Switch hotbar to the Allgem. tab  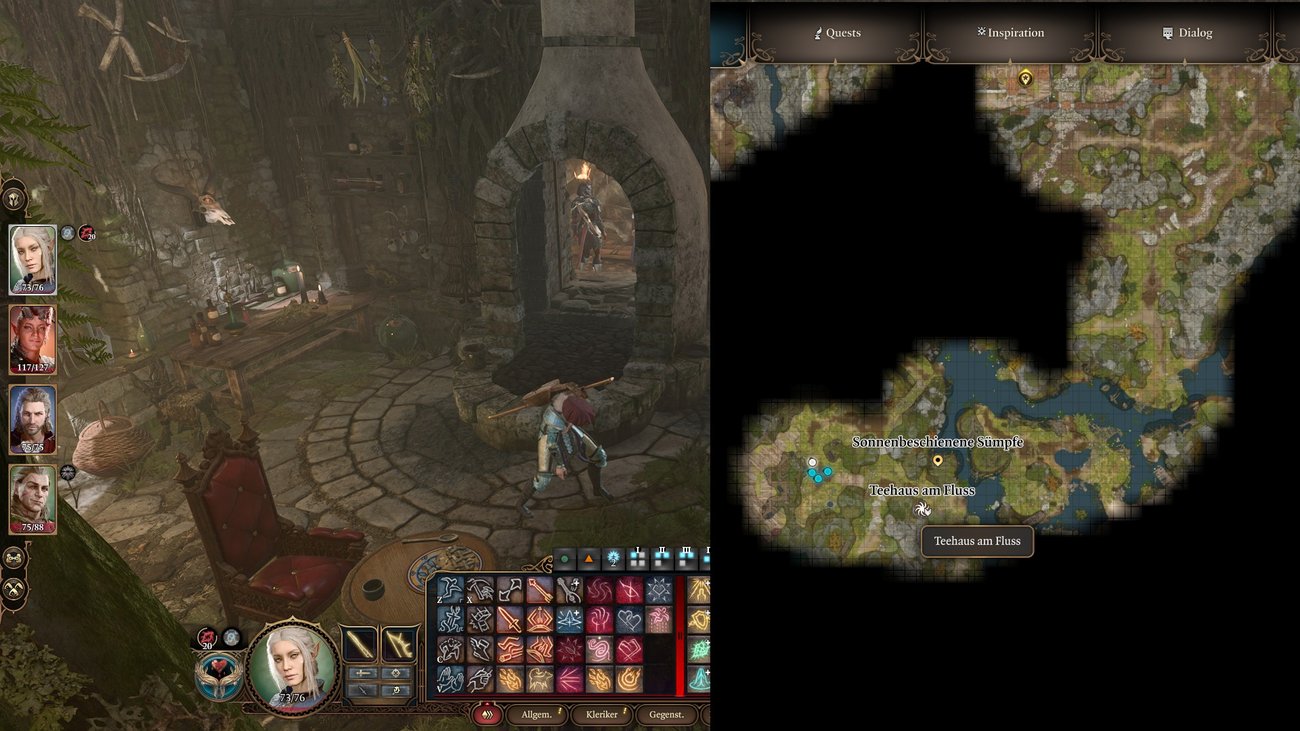(x=530, y=714)
